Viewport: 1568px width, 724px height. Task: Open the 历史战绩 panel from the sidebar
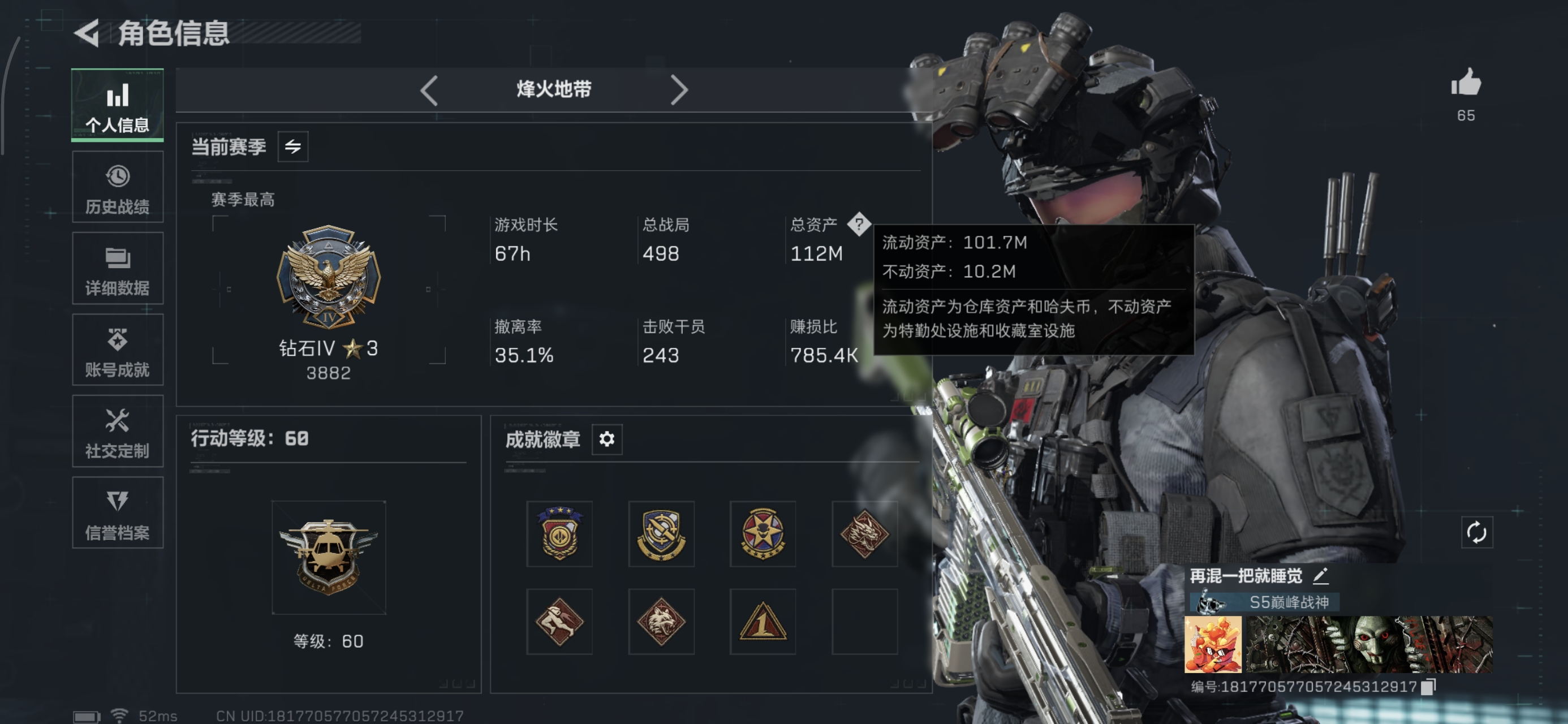click(x=118, y=186)
